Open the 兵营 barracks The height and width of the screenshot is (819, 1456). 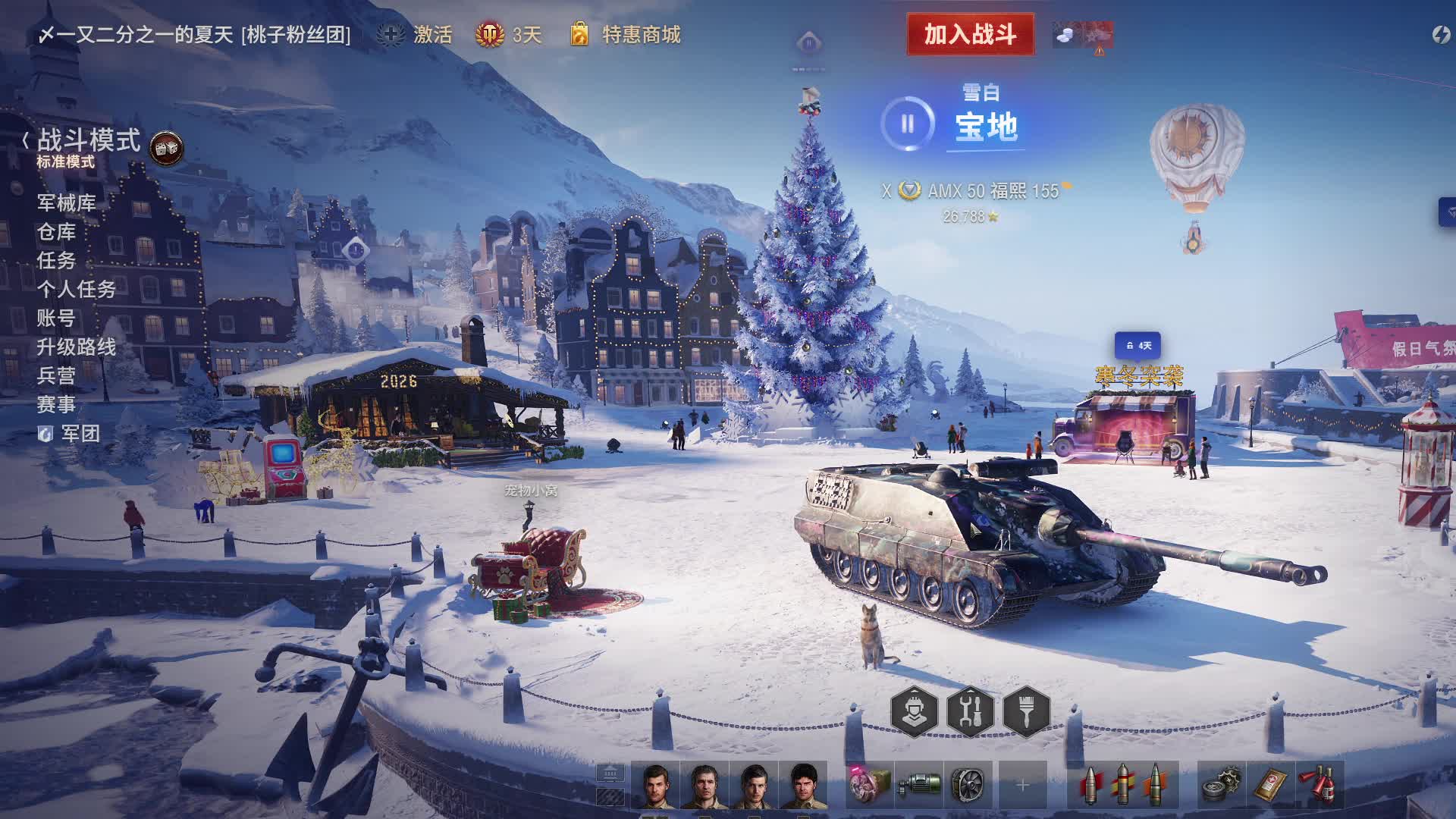pyautogui.click(x=57, y=376)
